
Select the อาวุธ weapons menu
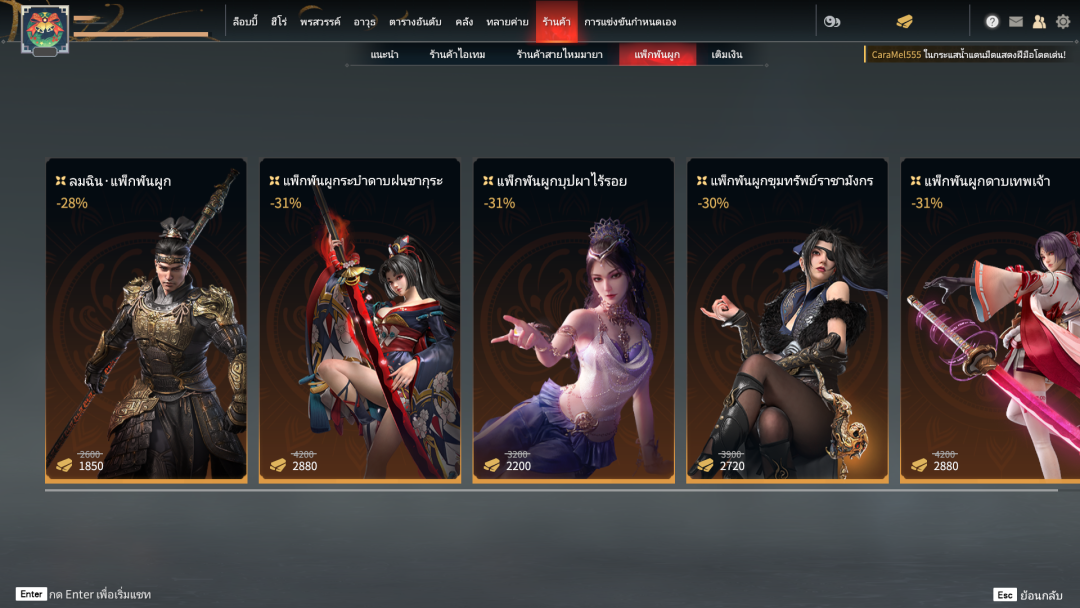point(364,21)
